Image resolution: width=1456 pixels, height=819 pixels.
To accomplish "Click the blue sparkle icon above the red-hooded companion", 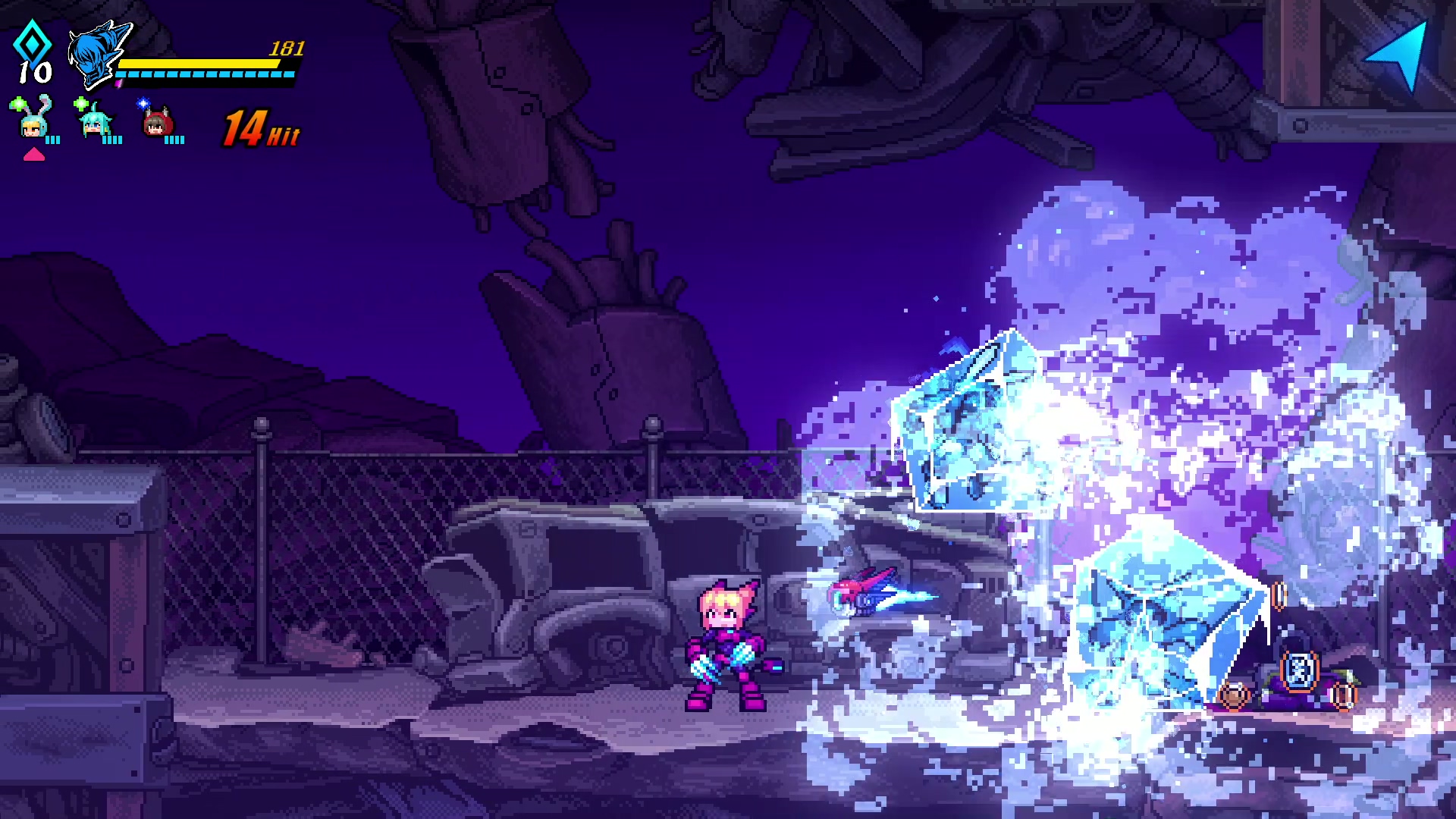I will [x=143, y=105].
